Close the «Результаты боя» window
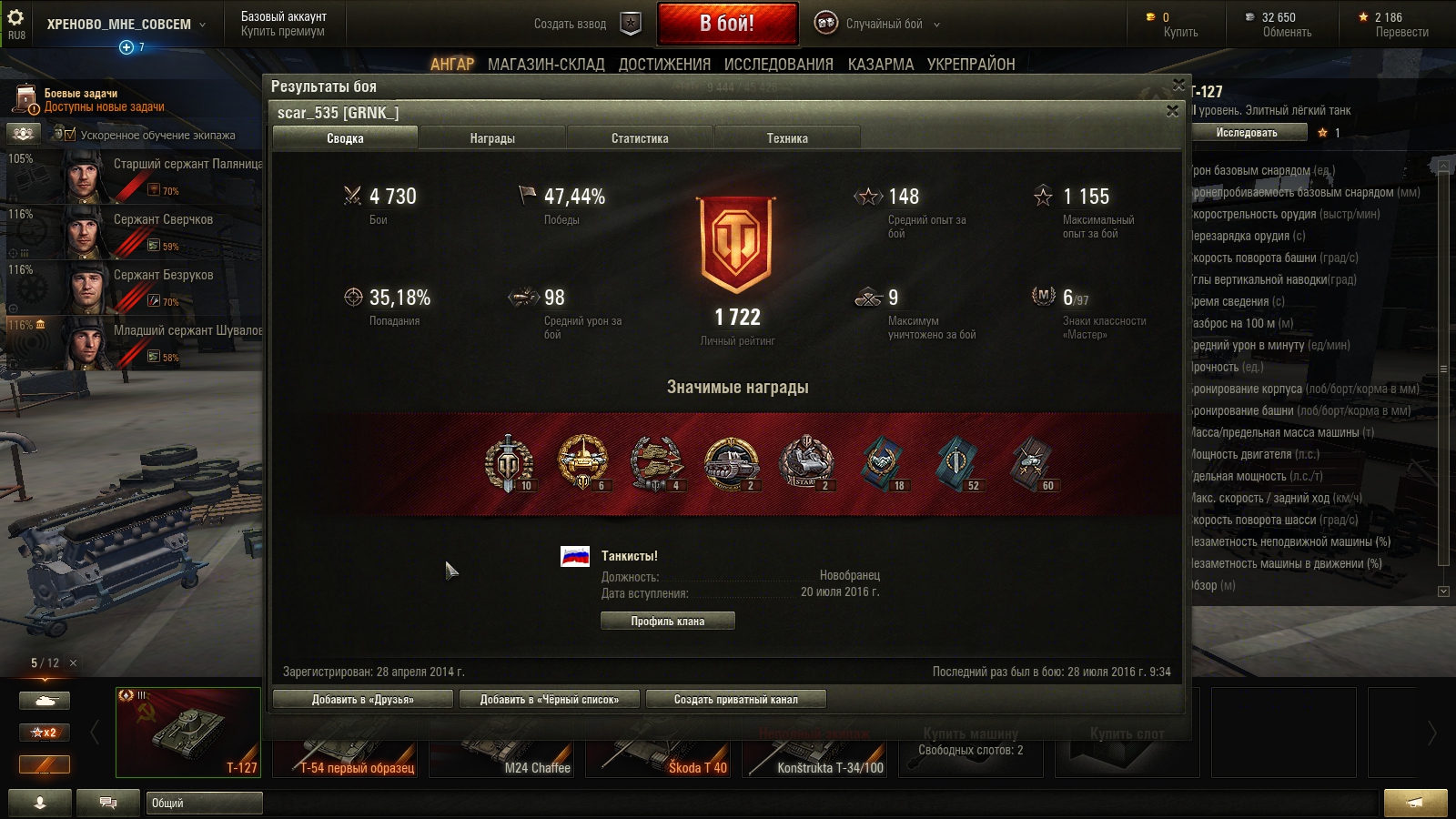Screen dimensions: 1456x819 [1178, 85]
